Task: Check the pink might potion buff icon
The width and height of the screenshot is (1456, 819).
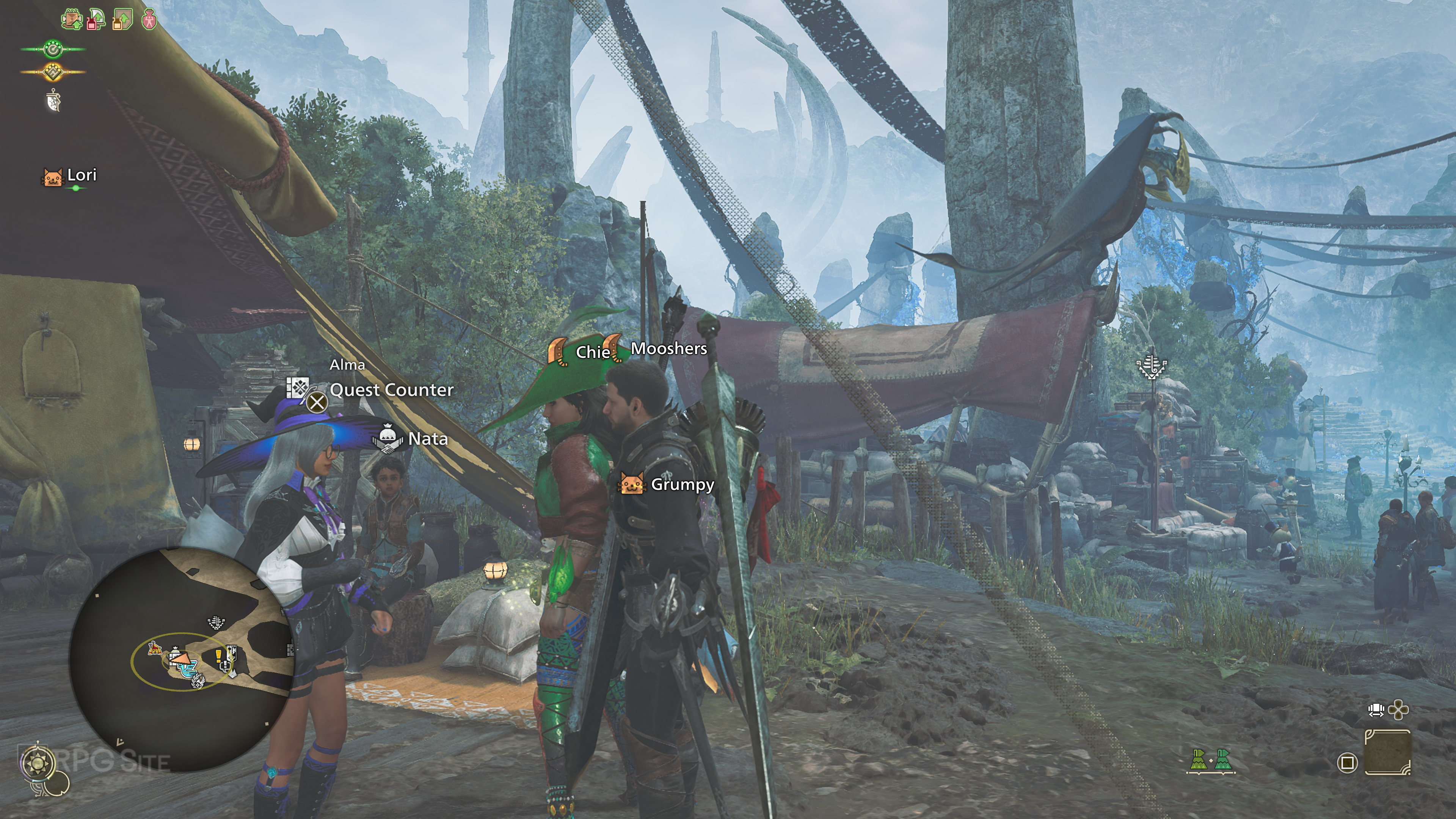Action: tap(149, 19)
